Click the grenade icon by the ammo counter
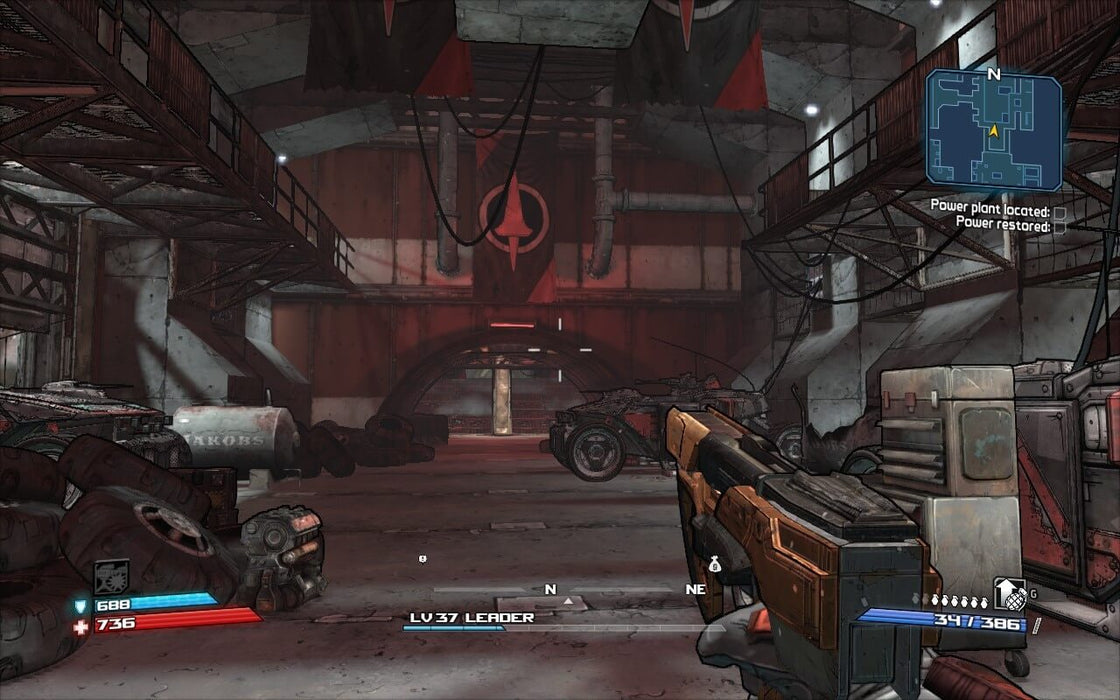The image size is (1120, 700). coord(1010,595)
